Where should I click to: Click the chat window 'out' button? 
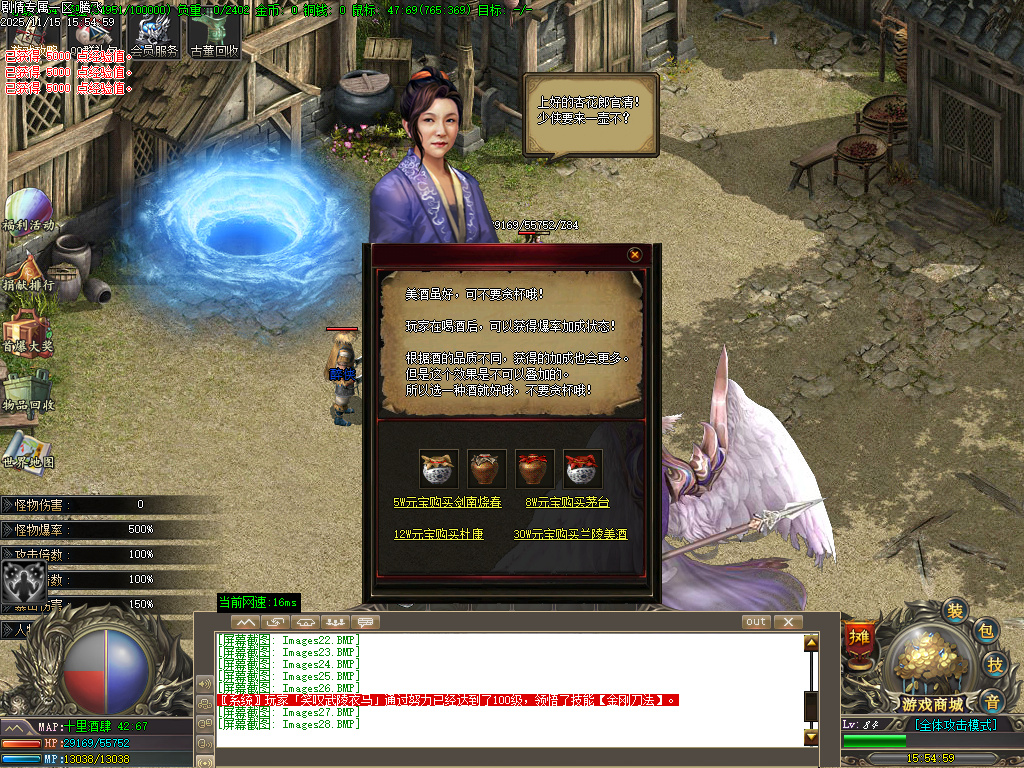coord(756,622)
